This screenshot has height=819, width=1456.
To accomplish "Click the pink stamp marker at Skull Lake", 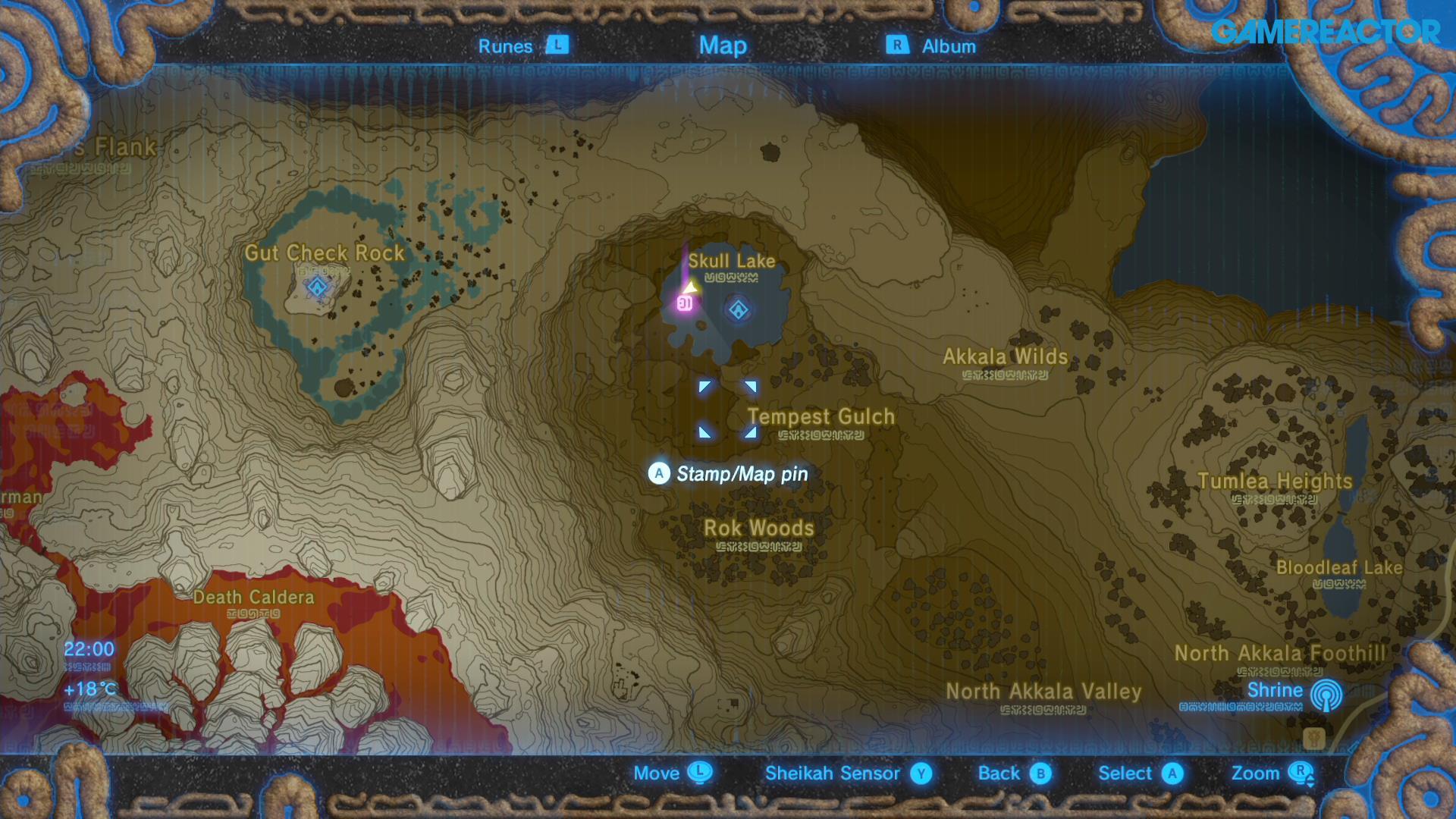I will pos(684,303).
